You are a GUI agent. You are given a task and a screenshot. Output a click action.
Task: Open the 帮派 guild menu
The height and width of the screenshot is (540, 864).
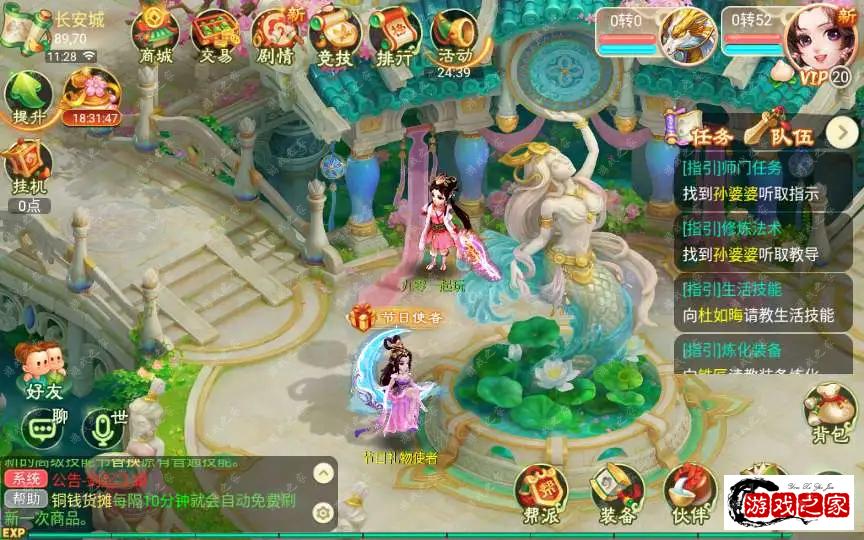coord(540,494)
